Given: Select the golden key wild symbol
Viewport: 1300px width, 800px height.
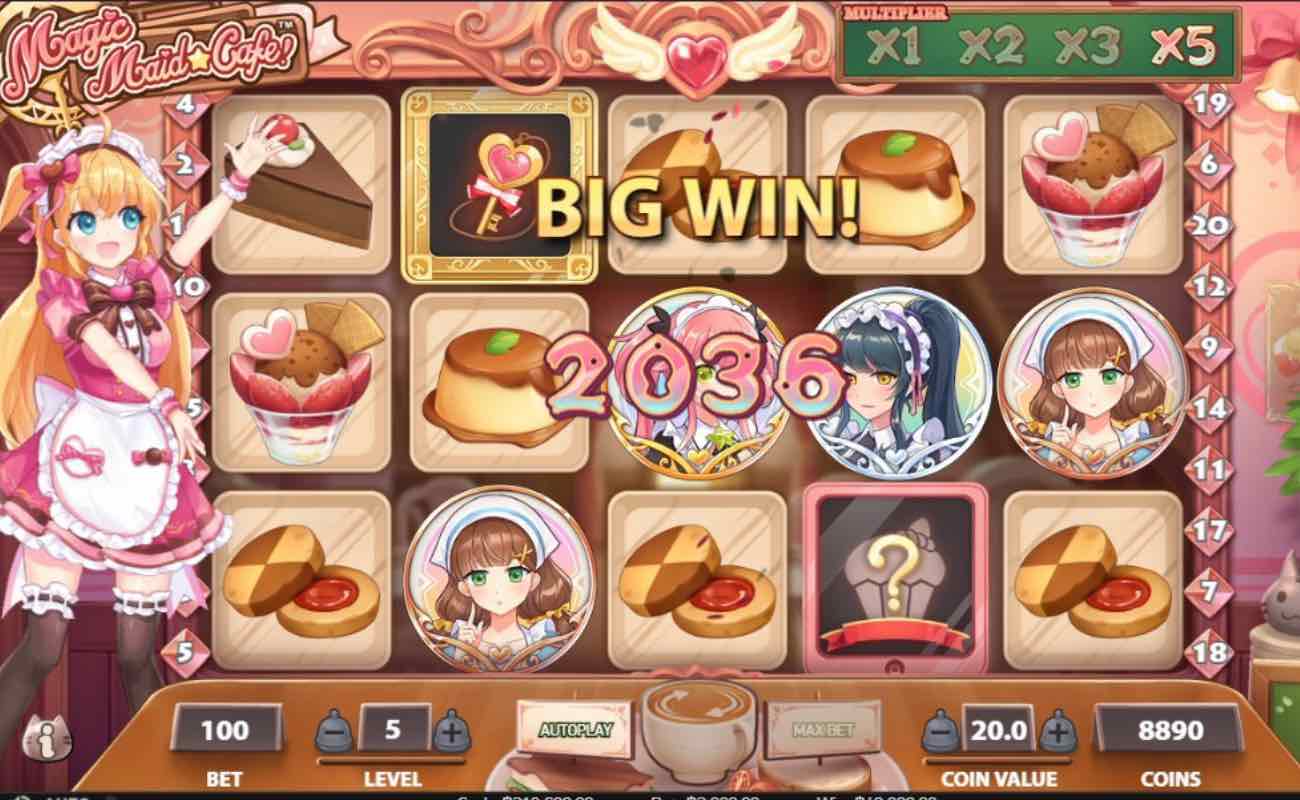Looking at the screenshot, I should pos(499,185).
